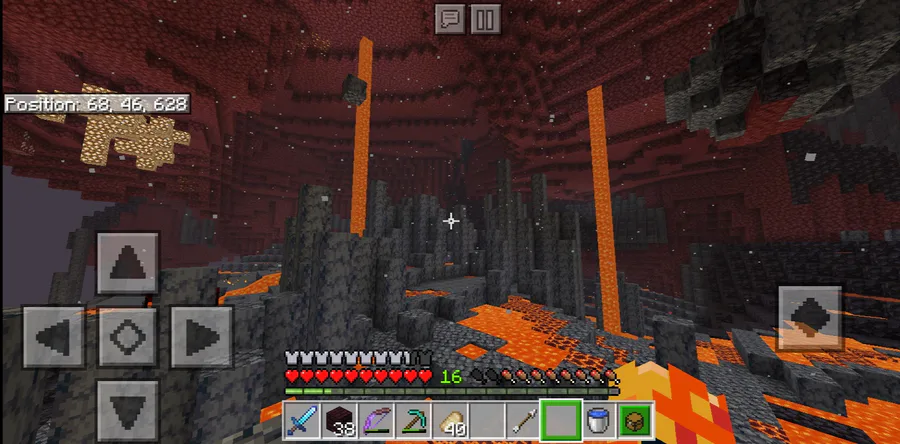Move backward with the down arrow
900x444 pixels.
(x=127, y=411)
